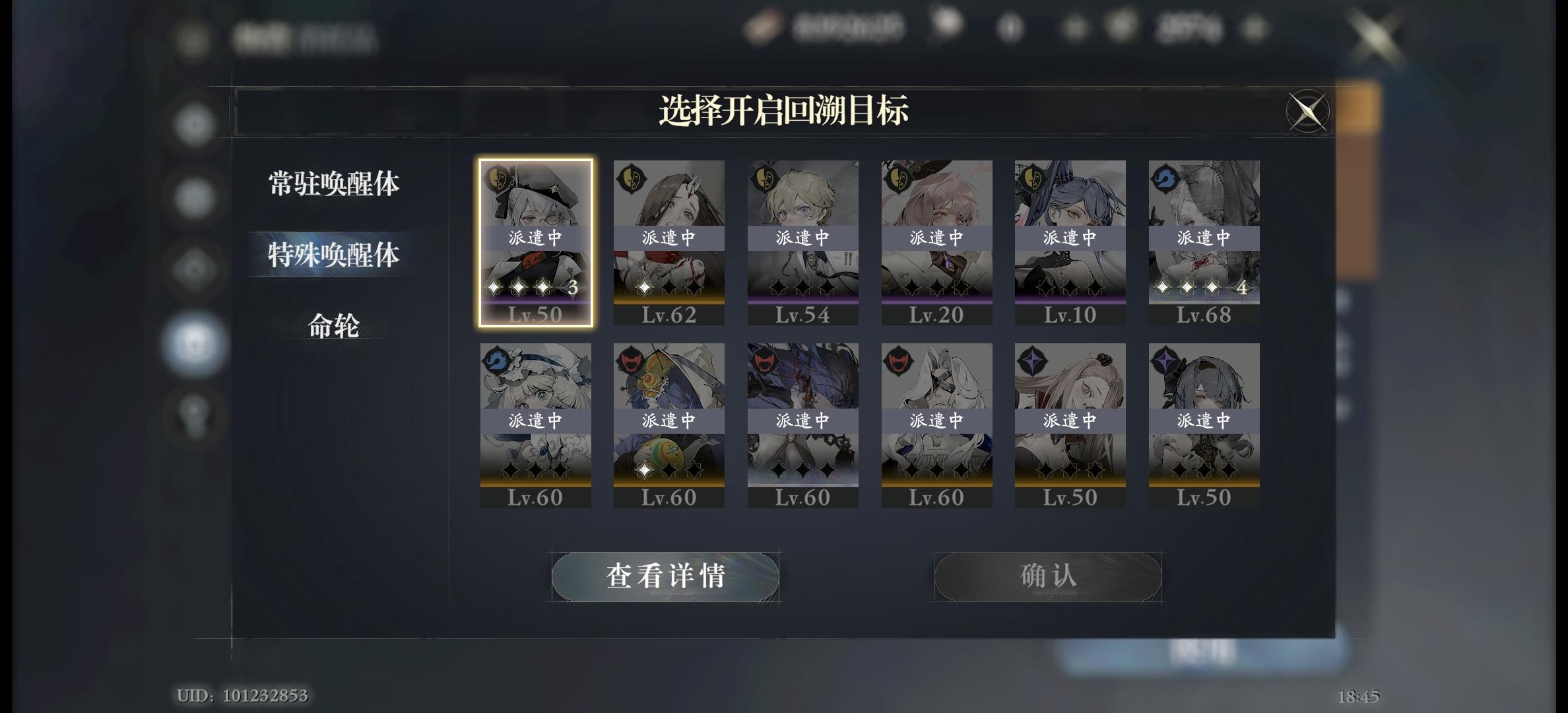Click the topmost circular icon in the left sidebar
Viewport: 1568px width, 713px height.
tap(192, 123)
